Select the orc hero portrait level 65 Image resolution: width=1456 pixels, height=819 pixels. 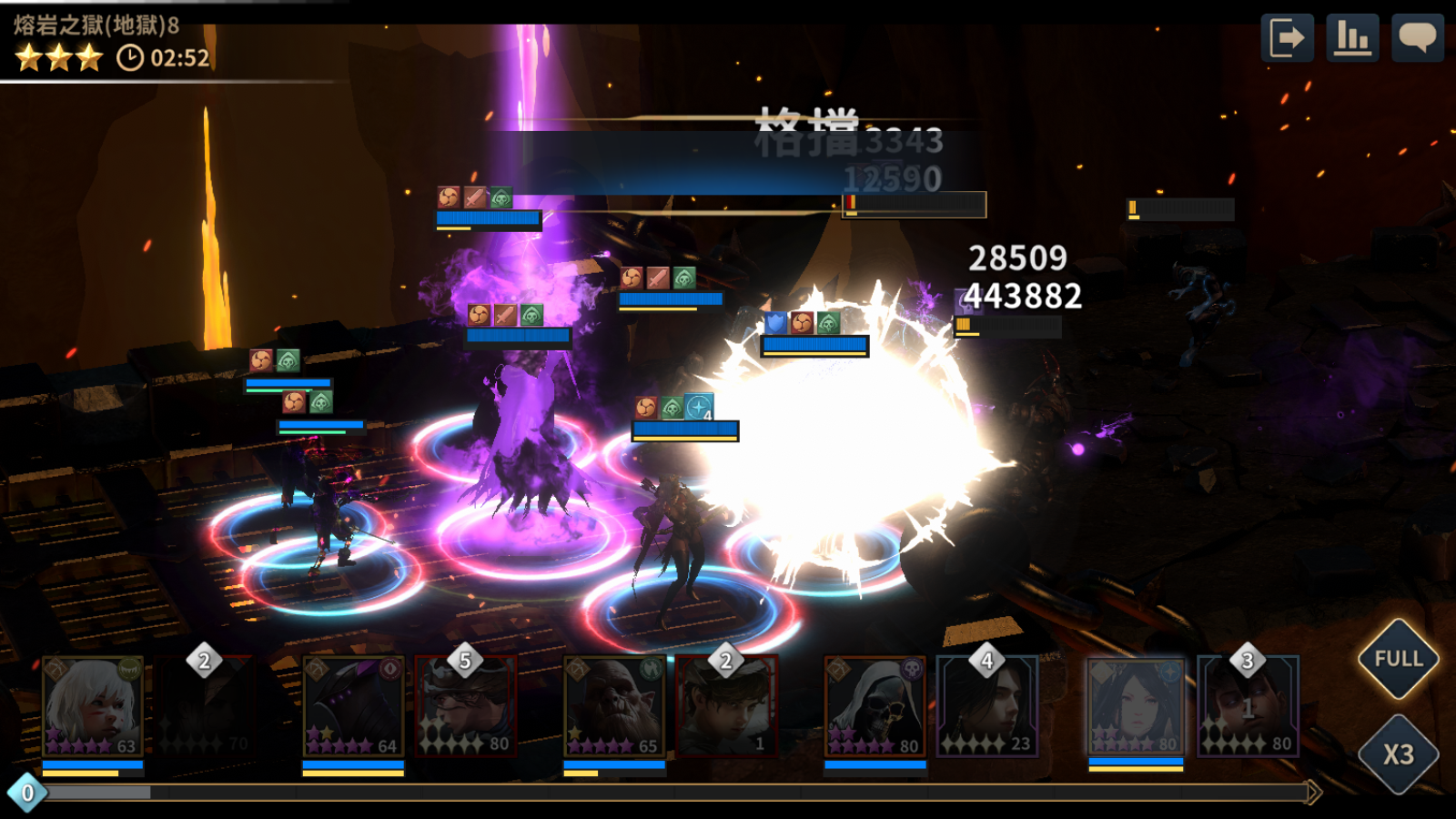click(x=614, y=707)
